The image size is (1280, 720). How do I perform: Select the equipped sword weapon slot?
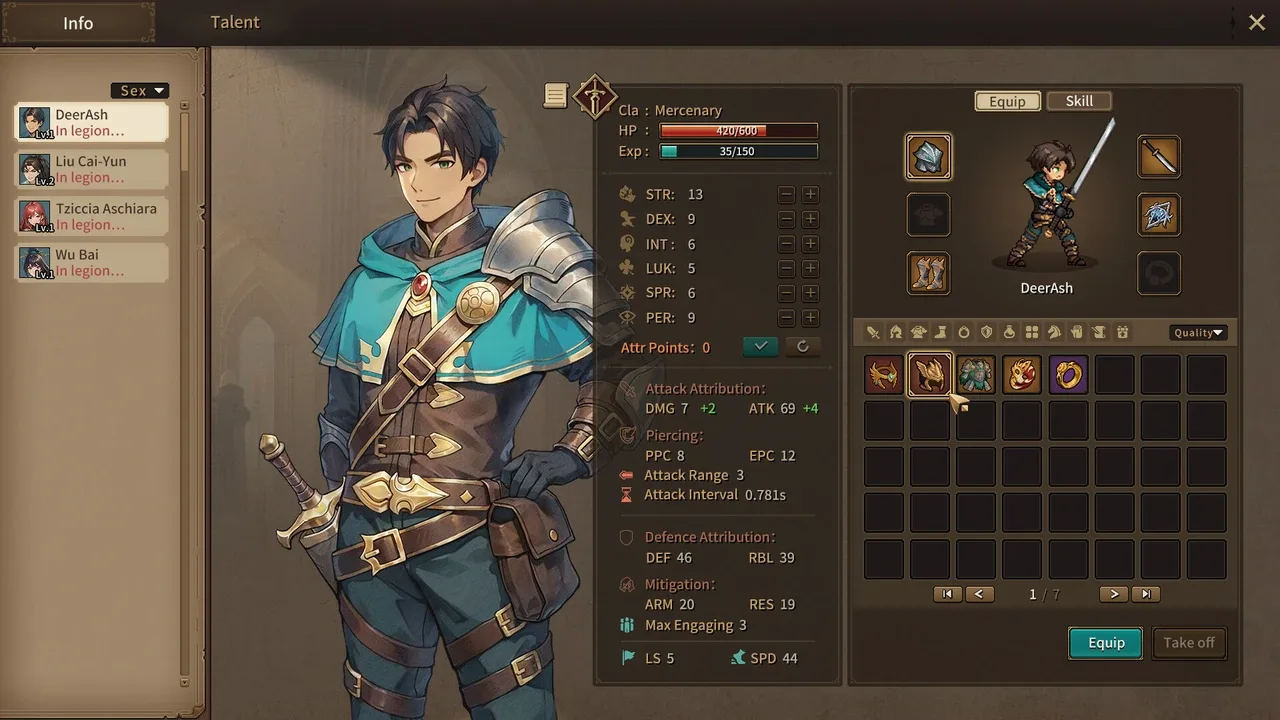click(1159, 156)
